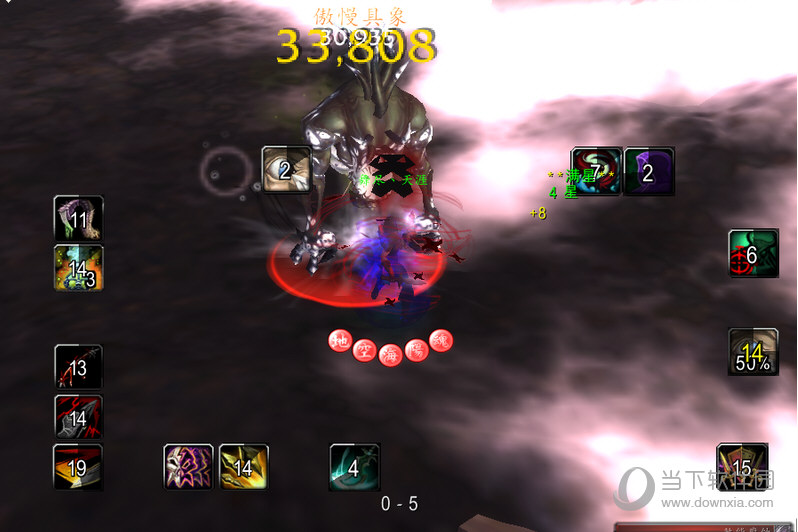
Task: Activate the red-gold icon showing 19
Action: [x=78, y=467]
